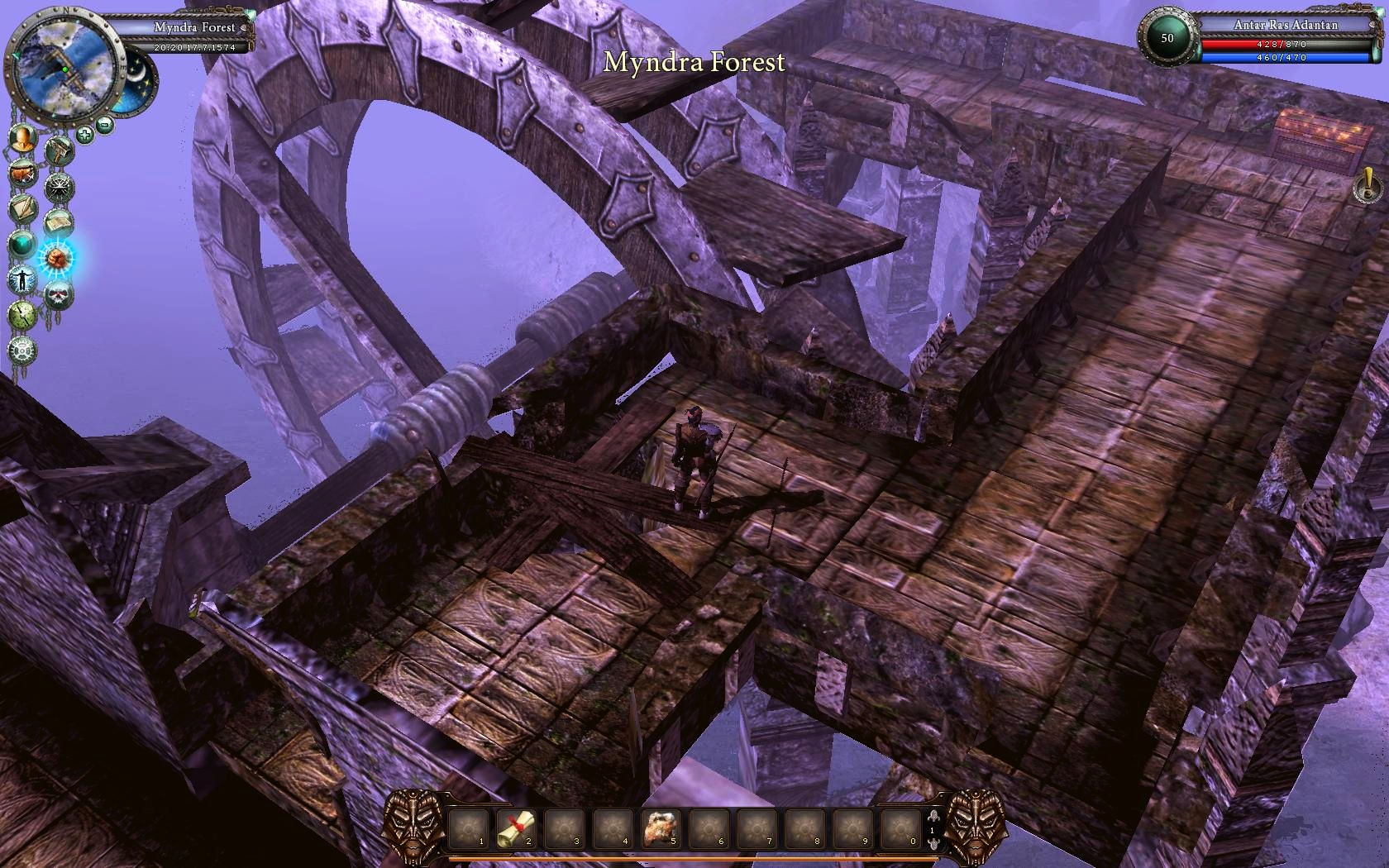
Task: Zoom out the minimap with minus button
Action: (104, 125)
